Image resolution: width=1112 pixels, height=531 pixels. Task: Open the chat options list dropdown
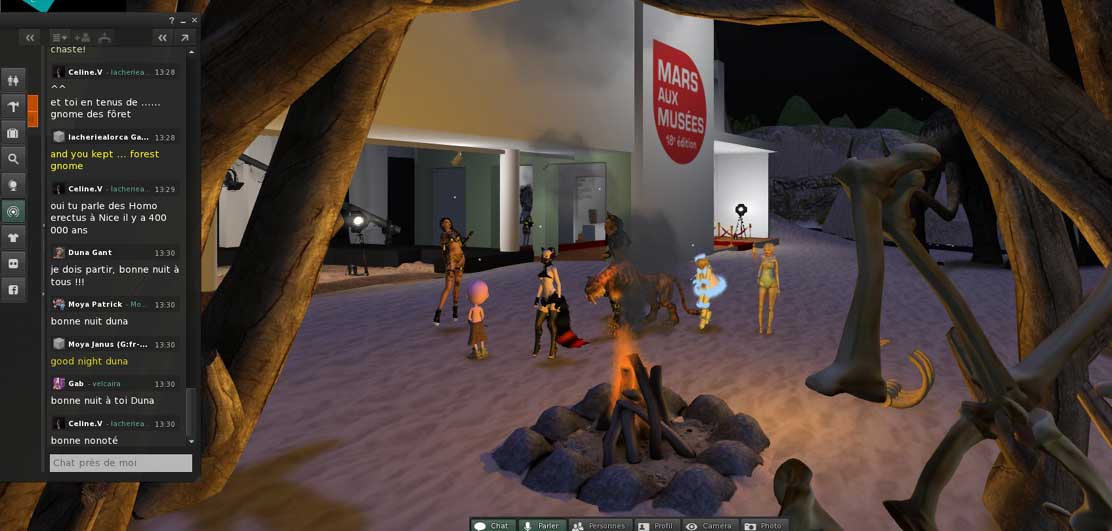(x=59, y=38)
